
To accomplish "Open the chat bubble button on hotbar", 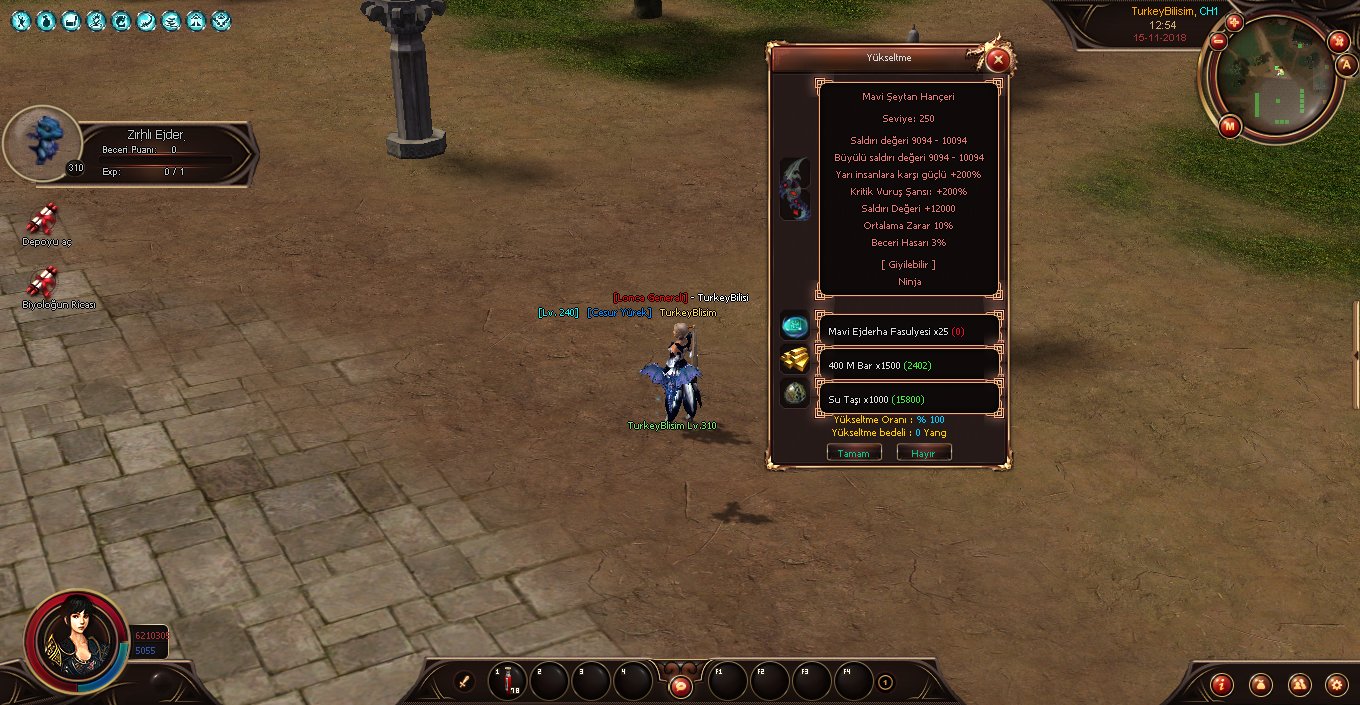I will [680, 686].
